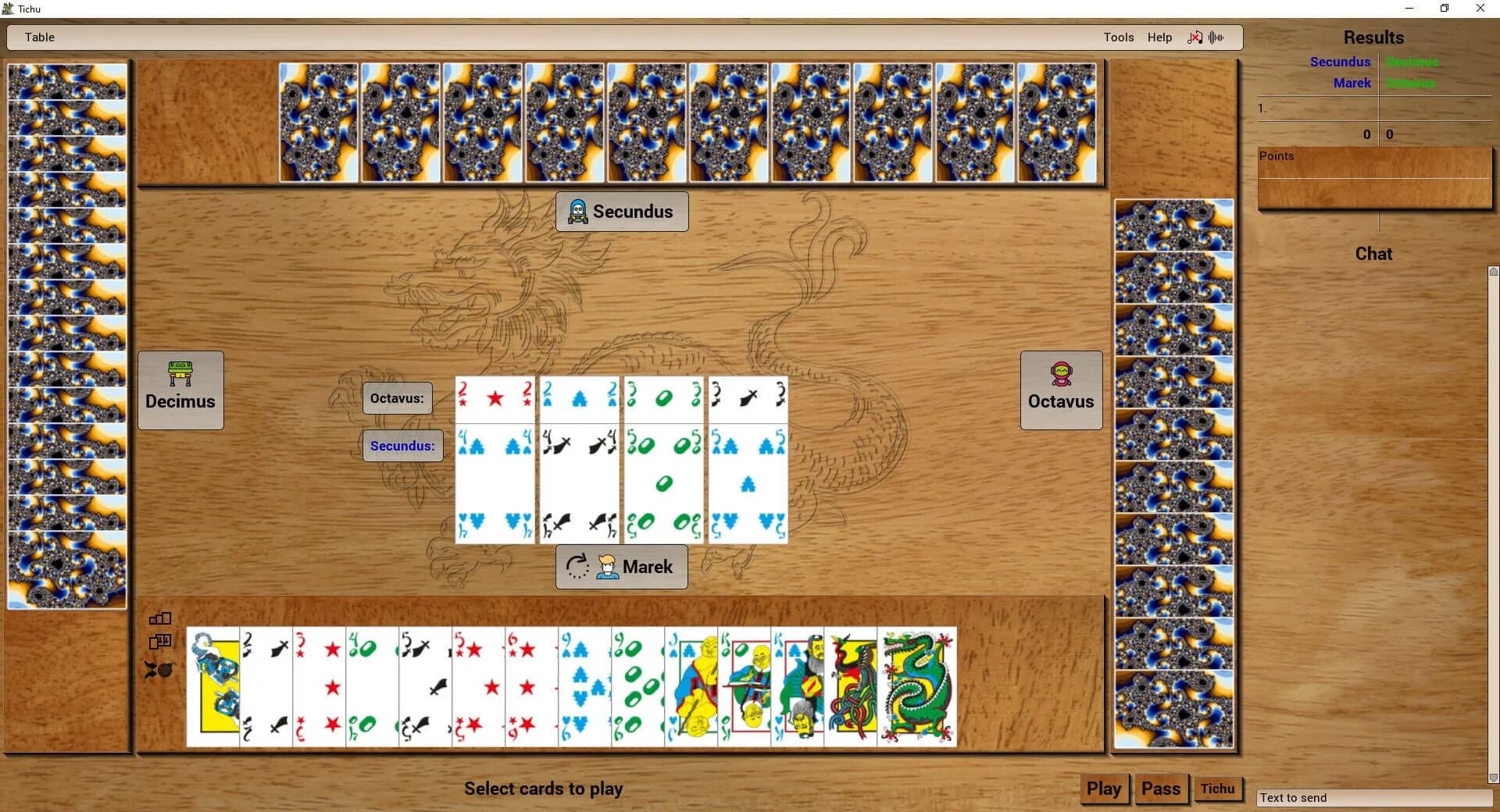This screenshot has width=1500, height=812.
Task: Open the Tools menu
Action: 1118,37
